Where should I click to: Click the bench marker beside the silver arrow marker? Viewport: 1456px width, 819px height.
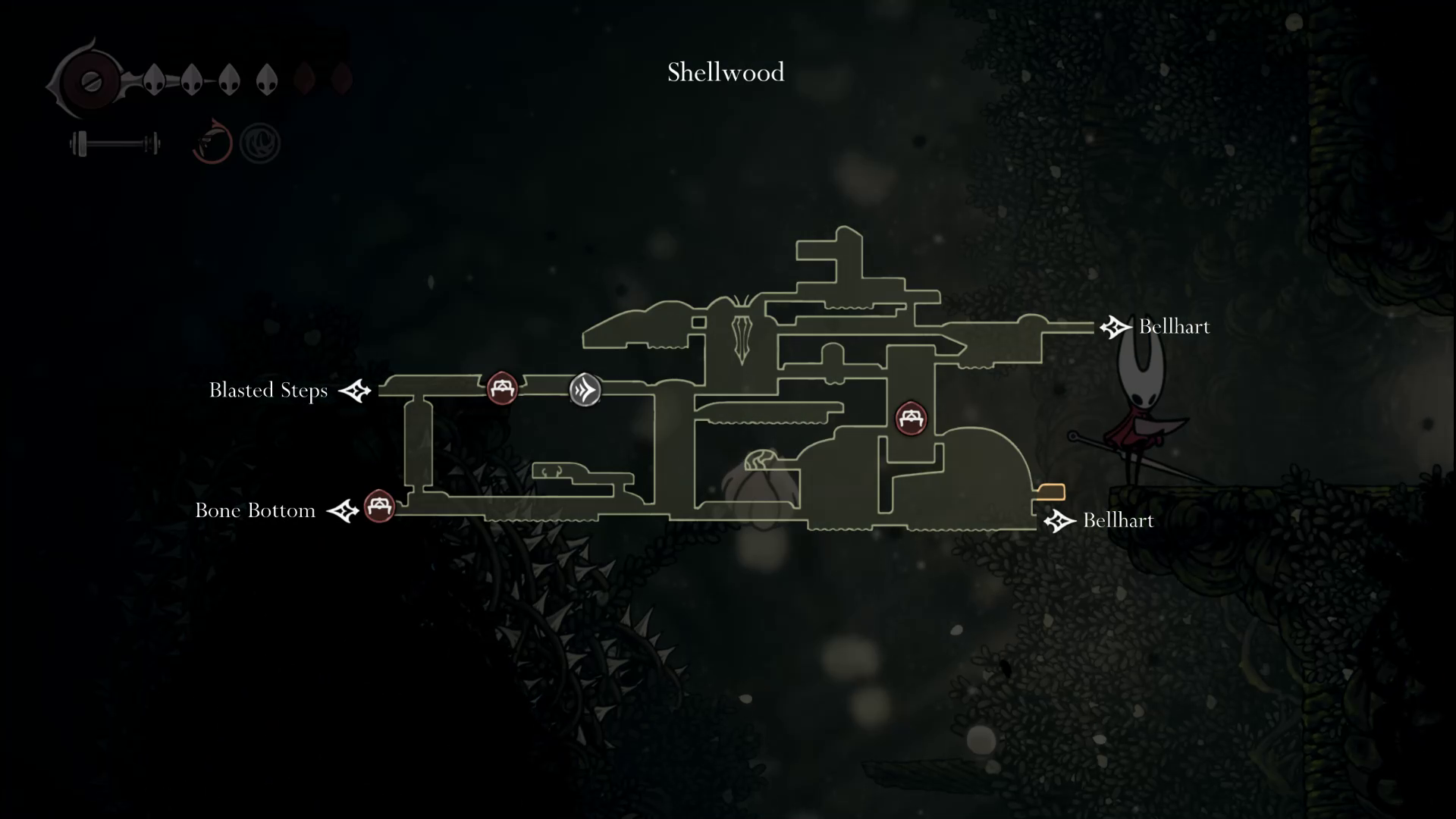(x=502, y=388)
